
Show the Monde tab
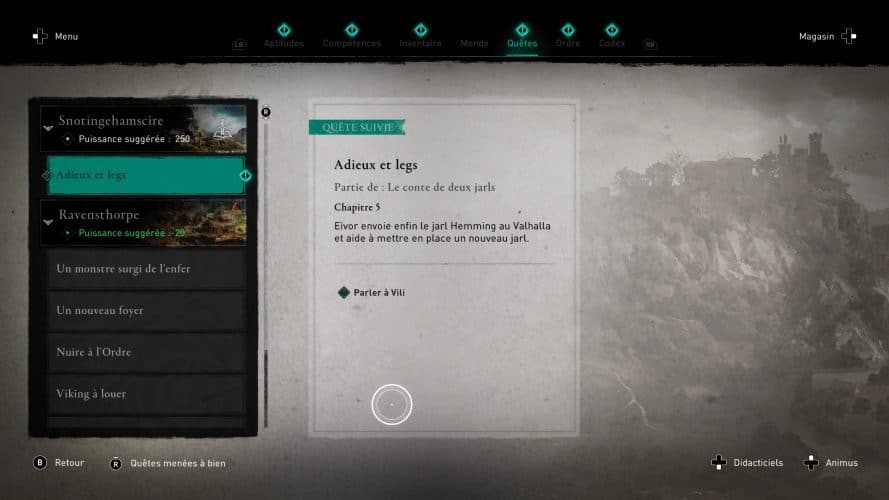click(474, 43)
